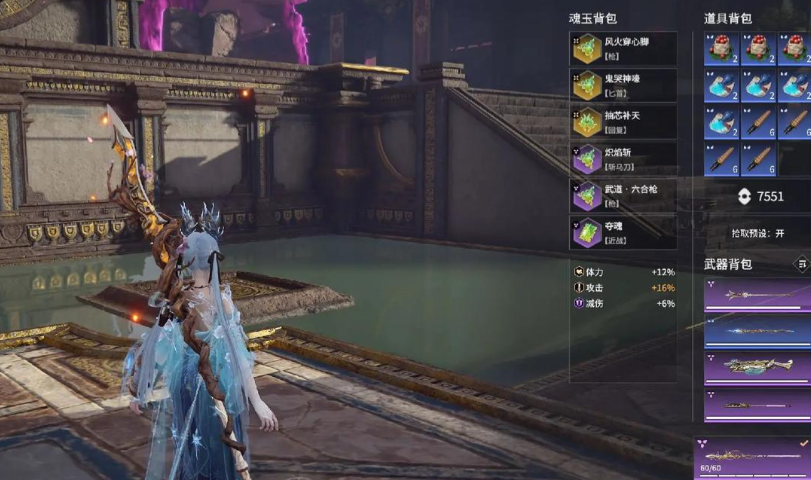Toggle the 拾取预设 pickup preset setting
Image resolution: width=811 pixels, height=480 pixels.
(x=757, y=232)
